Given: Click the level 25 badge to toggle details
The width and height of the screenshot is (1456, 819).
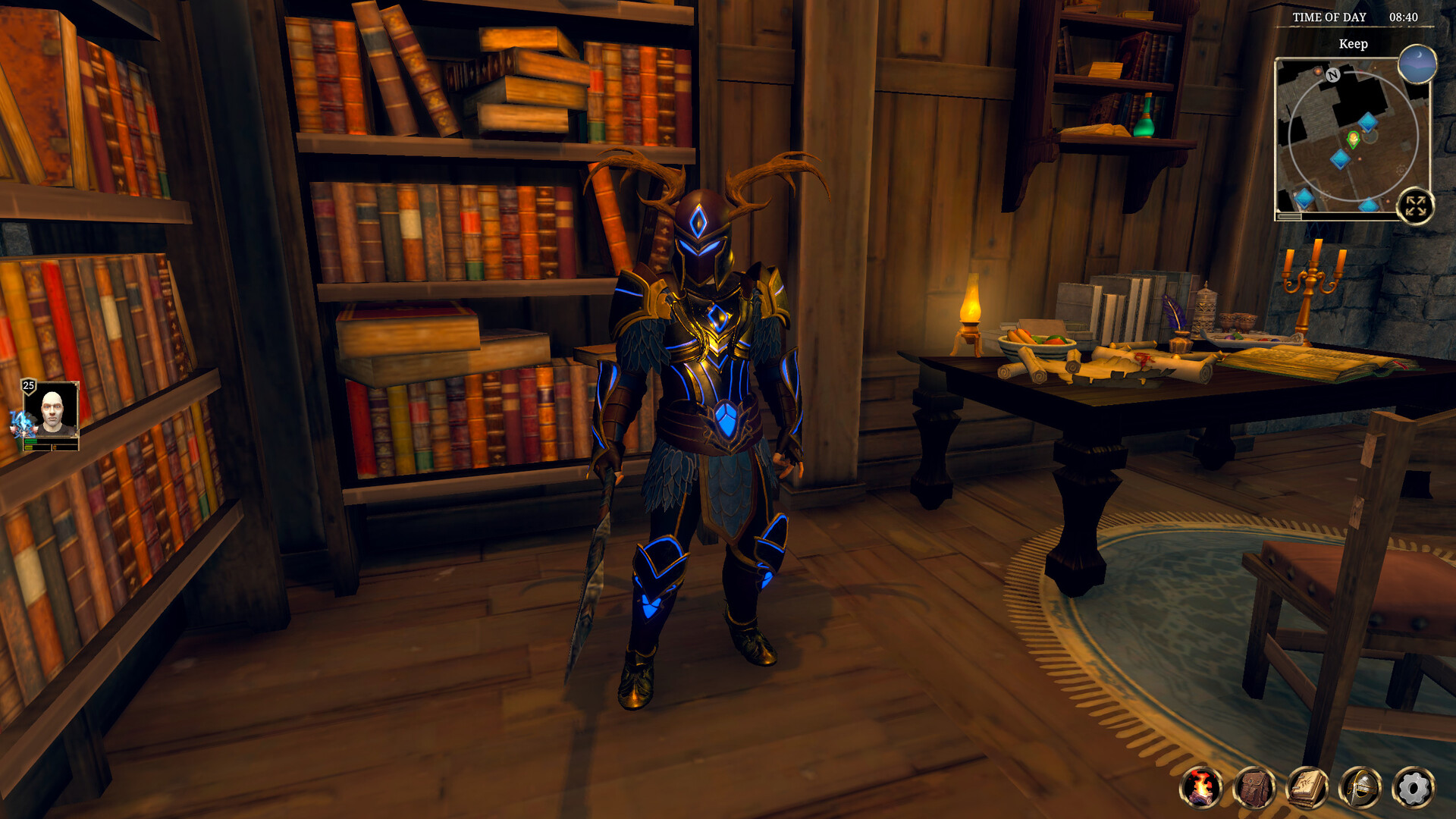Looking at the screenshot, I should 28,385.
